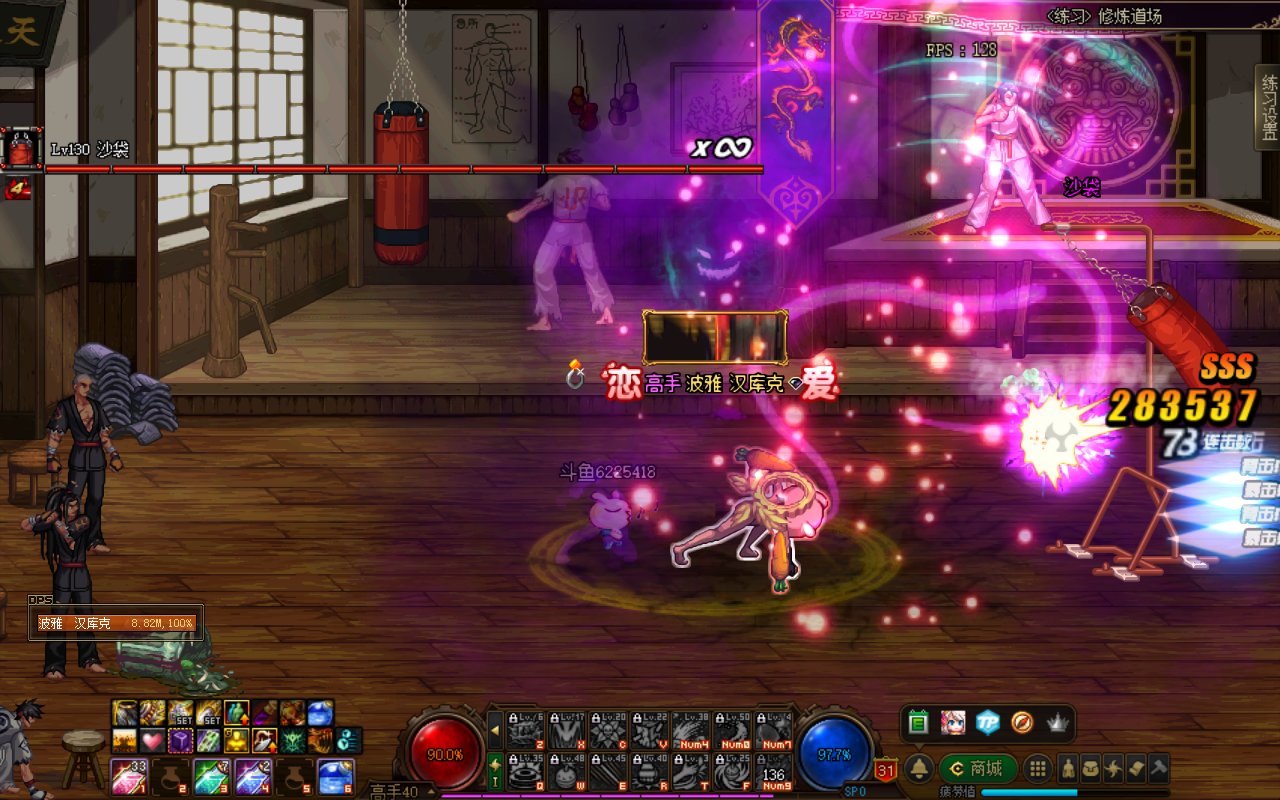The width and height of the screenshot is (1280, 800).
Task: Click the pink heart buff icon
Action: coord(152,741)
